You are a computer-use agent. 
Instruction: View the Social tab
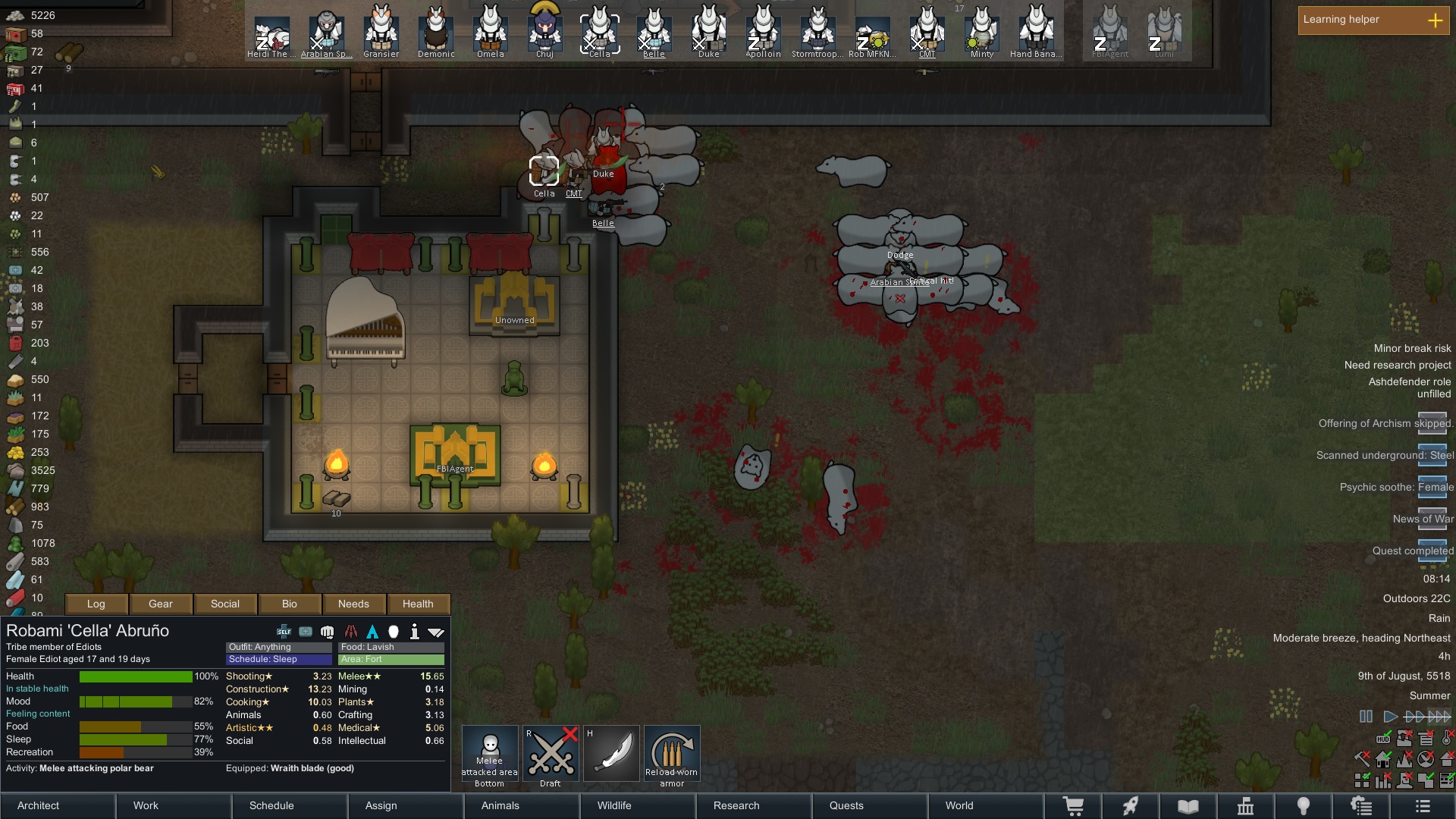225,604
